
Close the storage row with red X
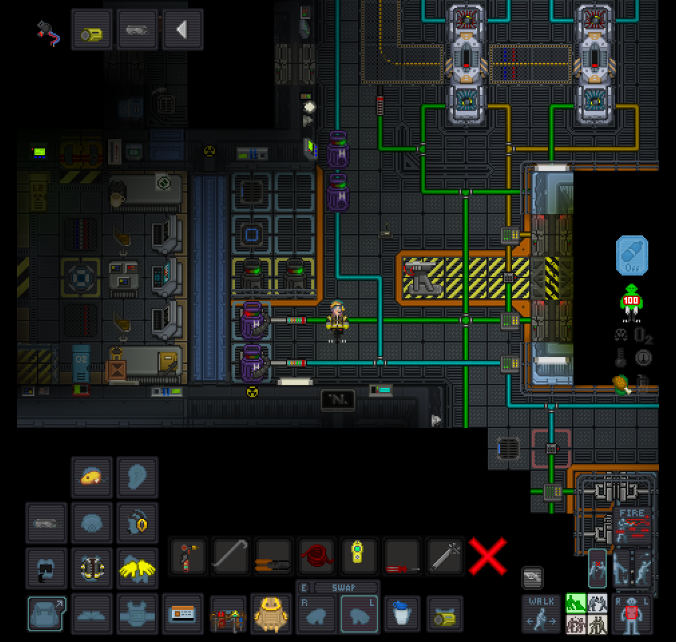point(487,555)
